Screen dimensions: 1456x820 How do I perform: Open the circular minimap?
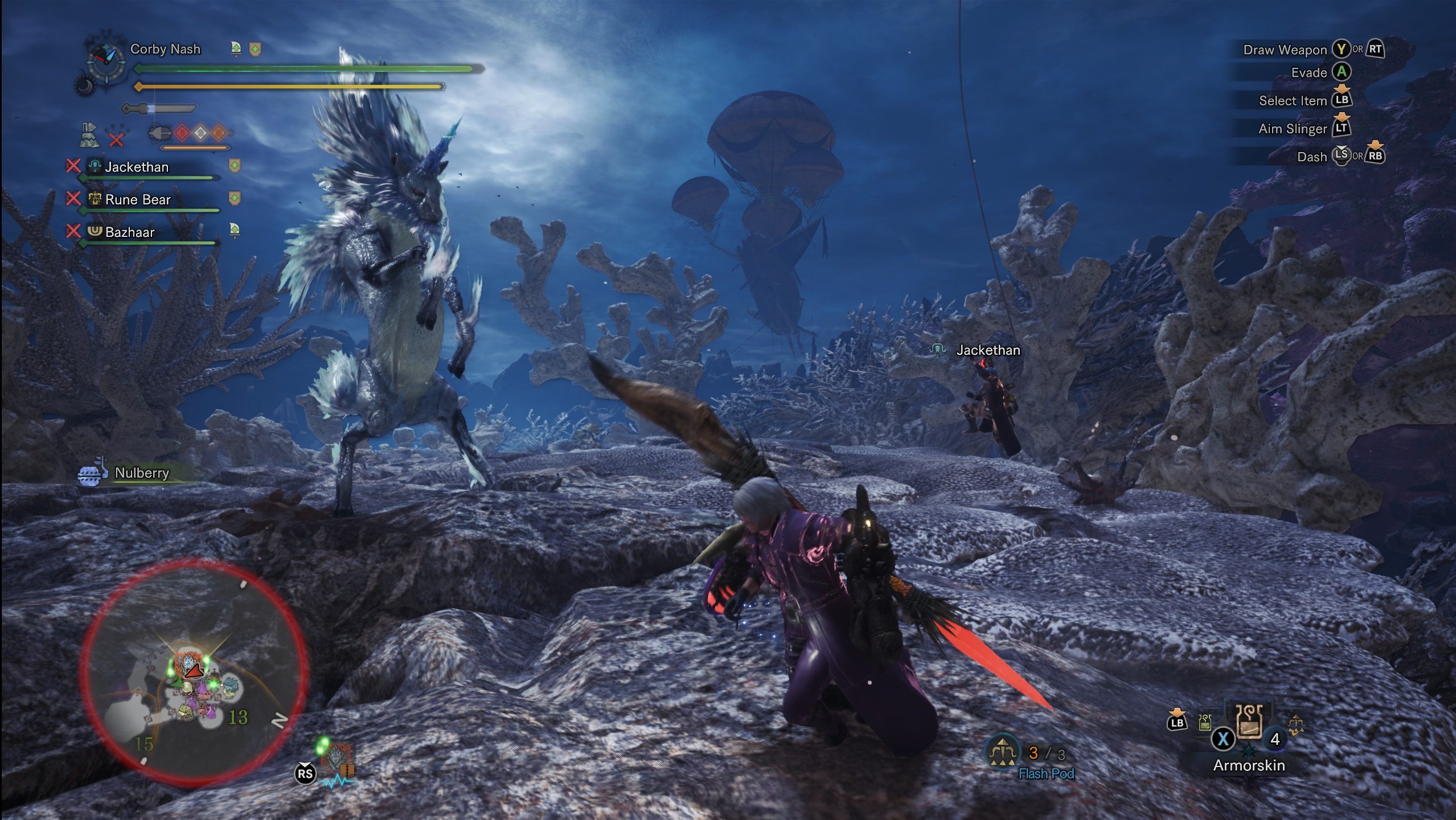point(194,672)
